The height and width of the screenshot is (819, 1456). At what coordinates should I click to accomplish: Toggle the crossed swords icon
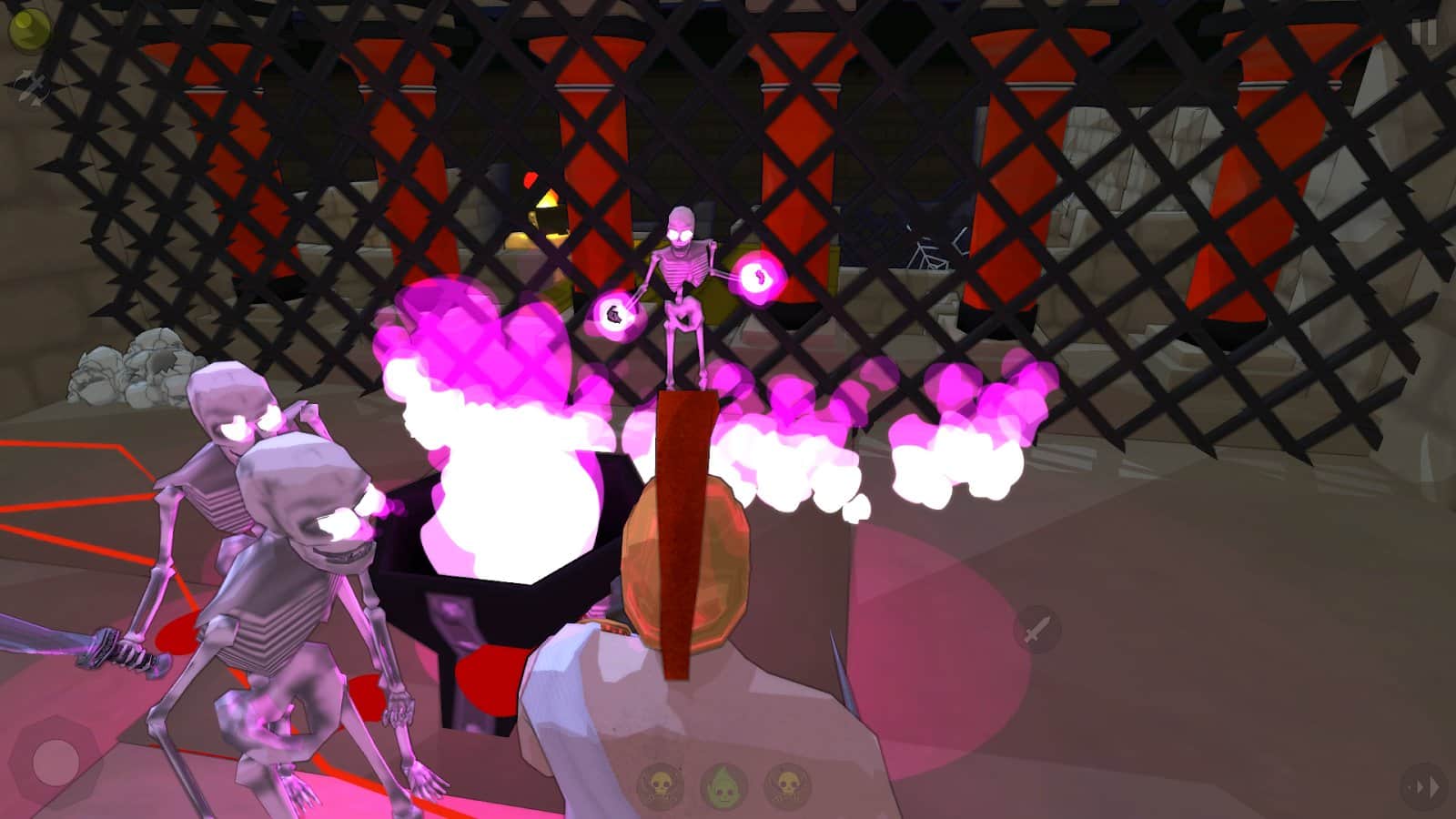33,88
